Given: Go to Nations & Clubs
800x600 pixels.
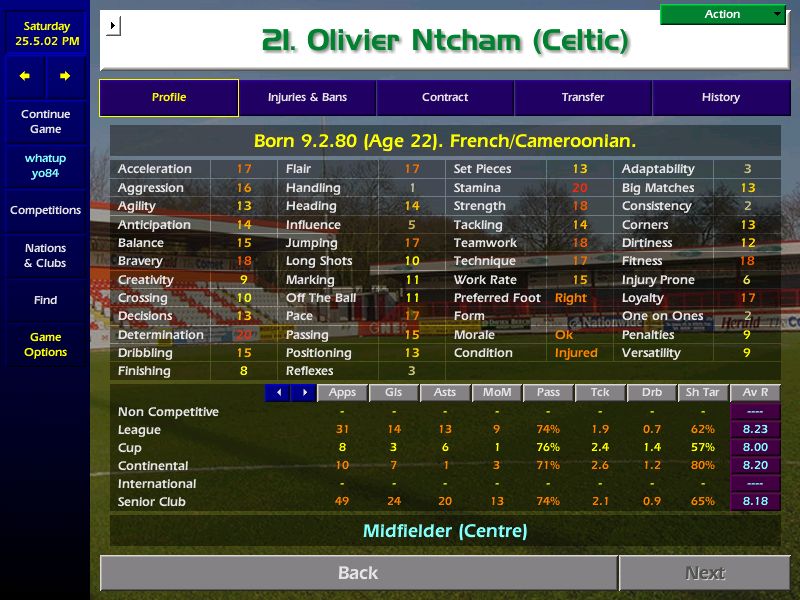Looking at the screenshot, I should (x=45, y=256).
